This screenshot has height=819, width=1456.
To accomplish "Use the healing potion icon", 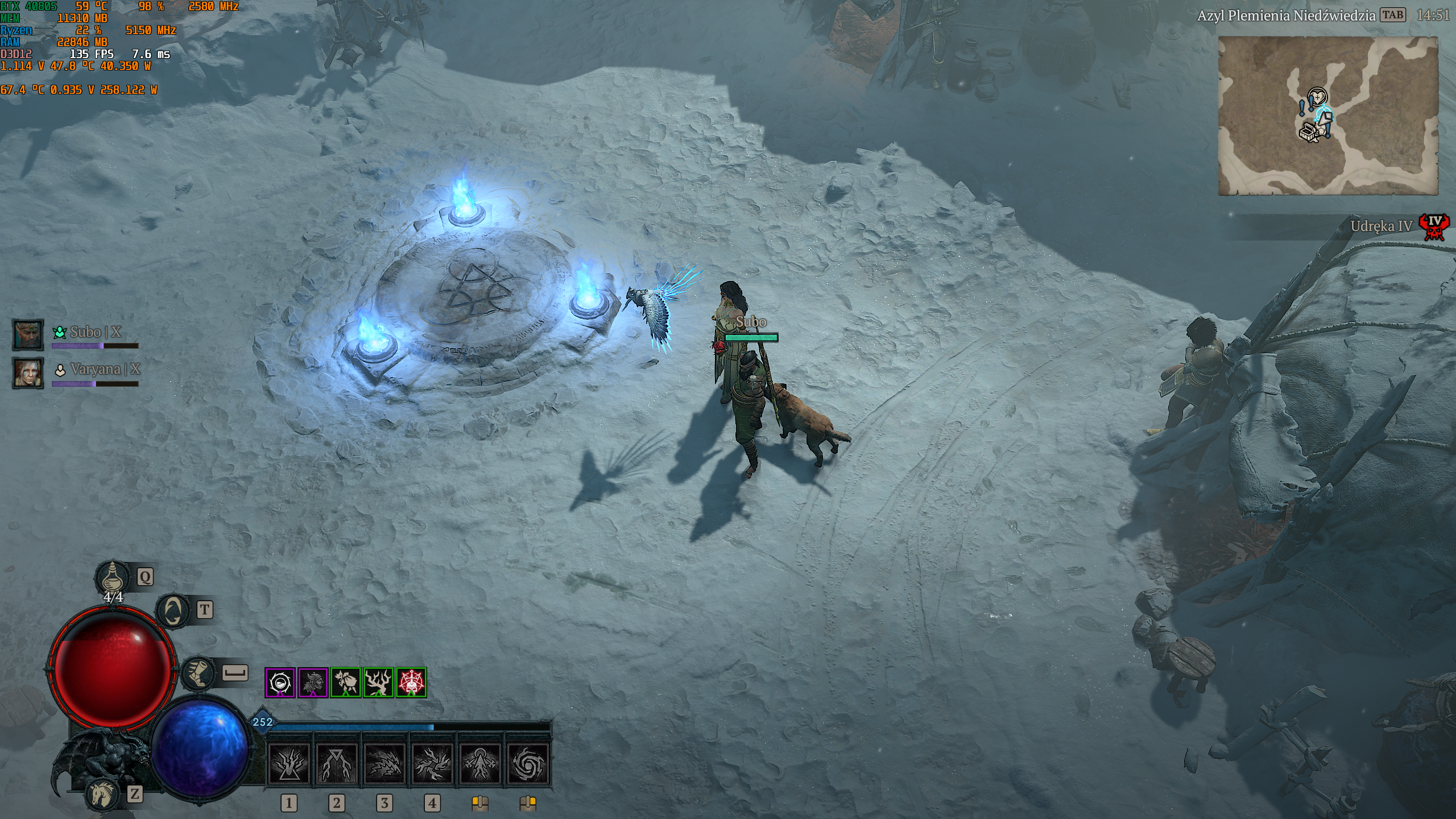I will 113,578.
